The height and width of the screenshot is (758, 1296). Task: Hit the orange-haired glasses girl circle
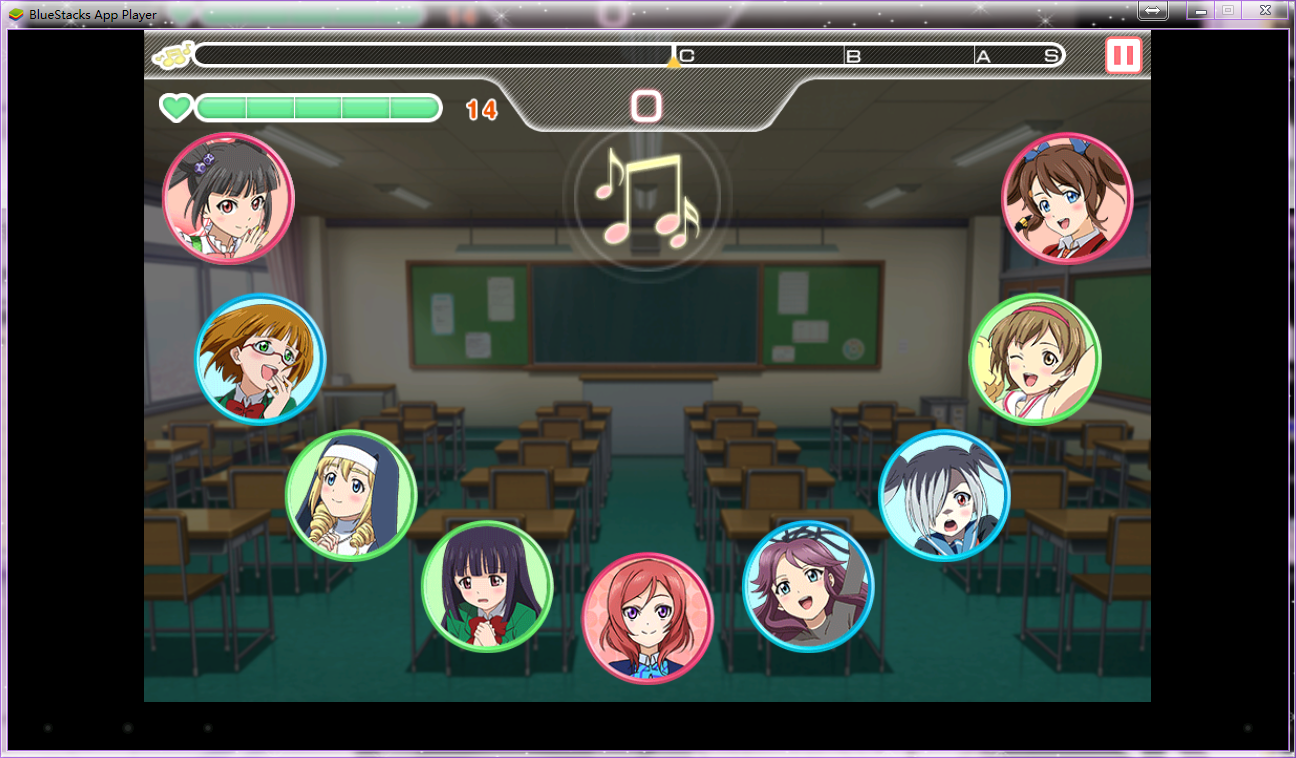260,359
